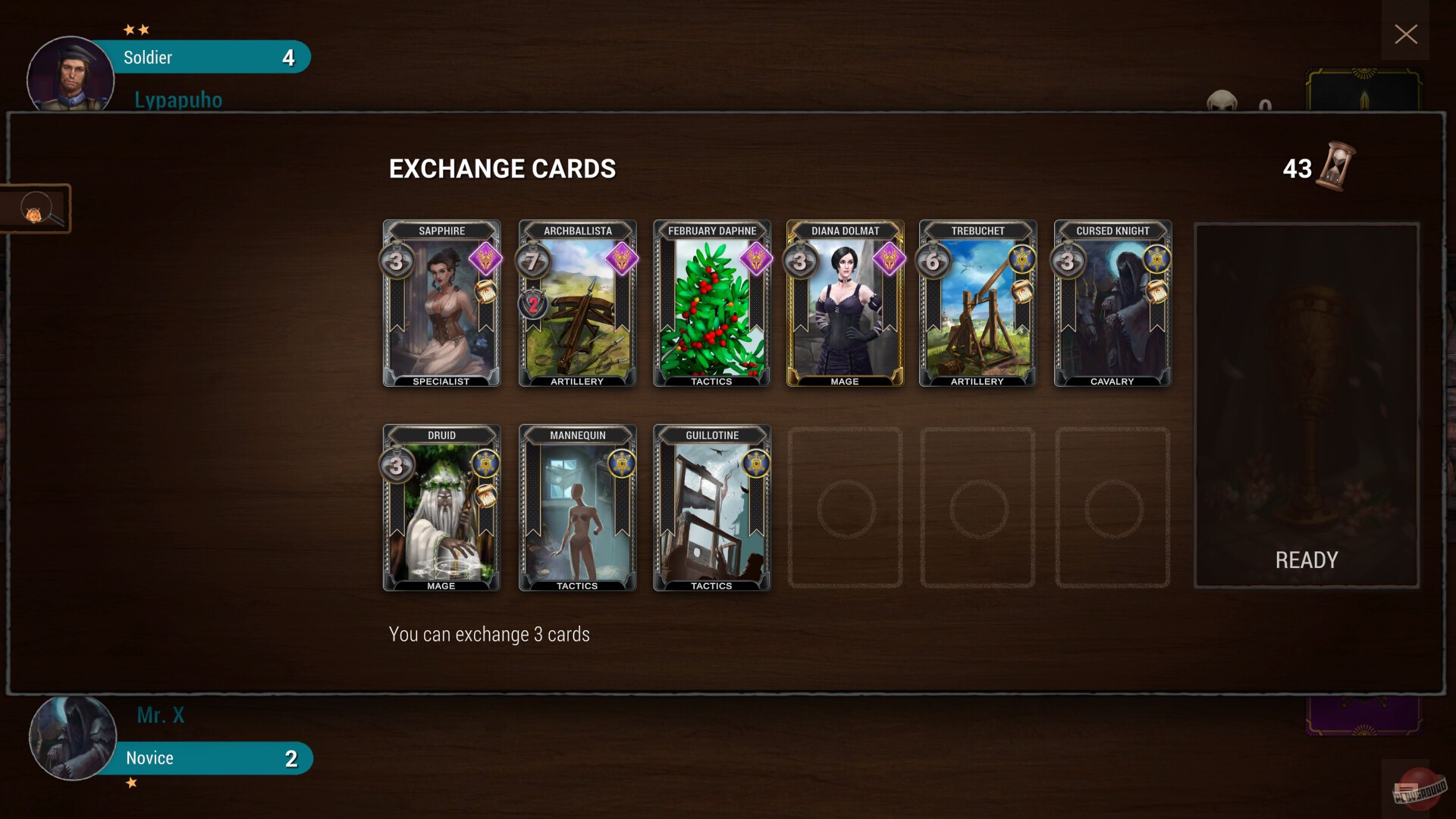Screen dimensions: 1456x819
Task: Close the Exchange Cards dialog
Action: [1405, 34]
